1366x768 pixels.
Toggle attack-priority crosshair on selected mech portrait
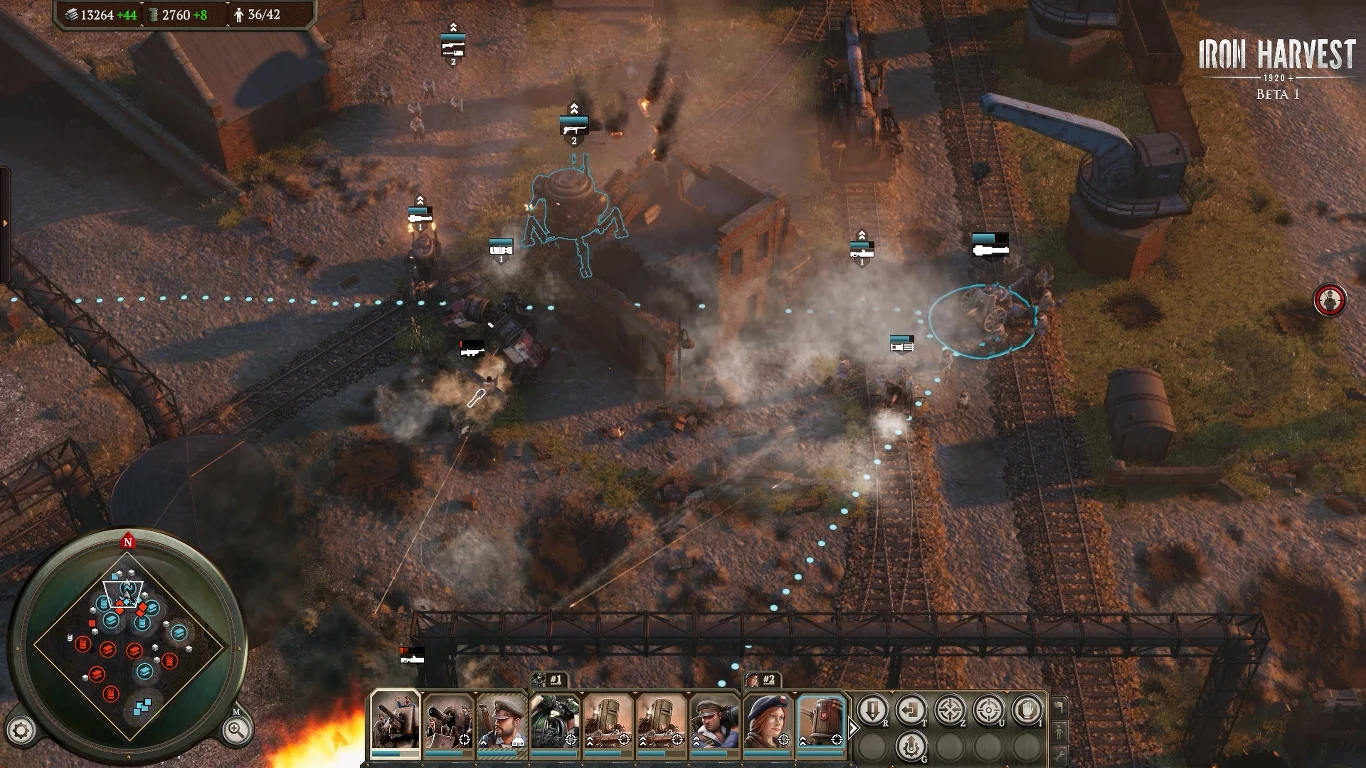click(x=837, y=740)
